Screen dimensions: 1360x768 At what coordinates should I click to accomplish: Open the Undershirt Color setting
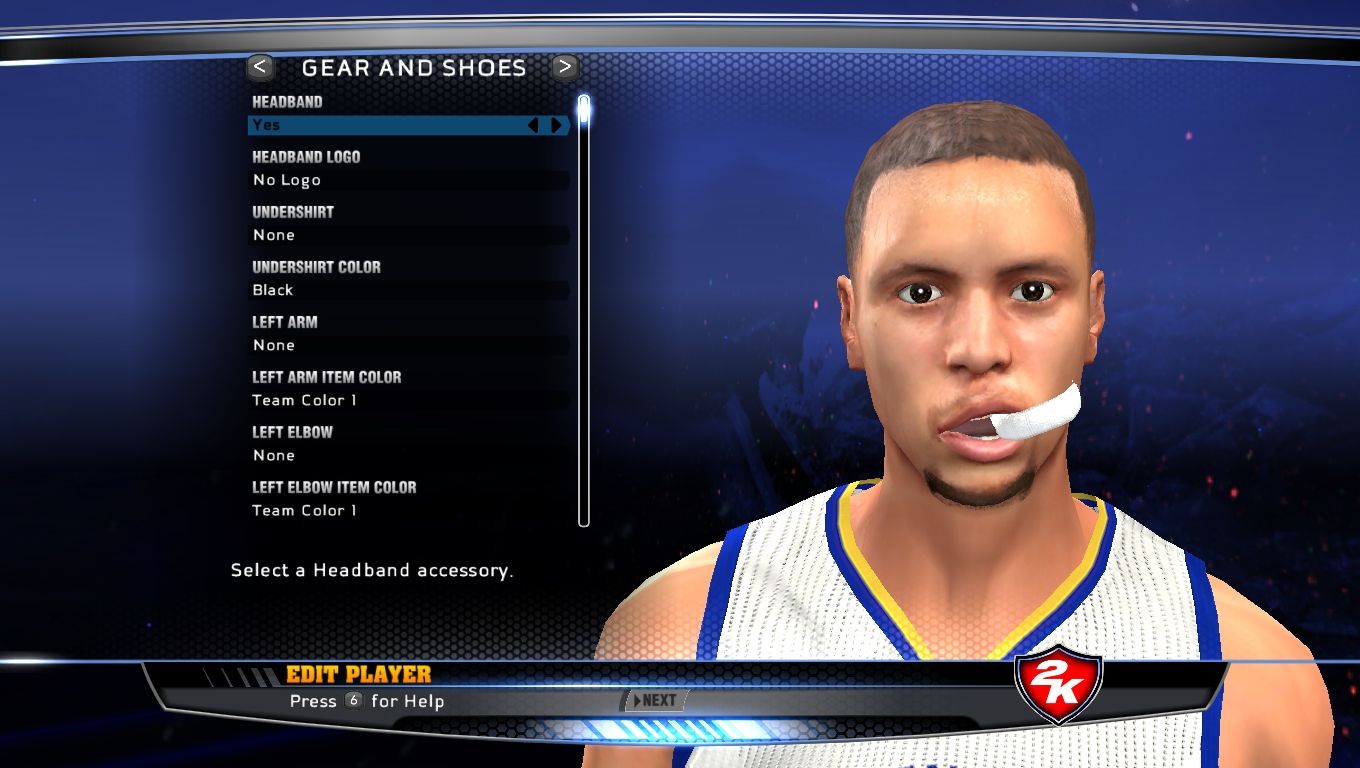[x=408, y=290]
